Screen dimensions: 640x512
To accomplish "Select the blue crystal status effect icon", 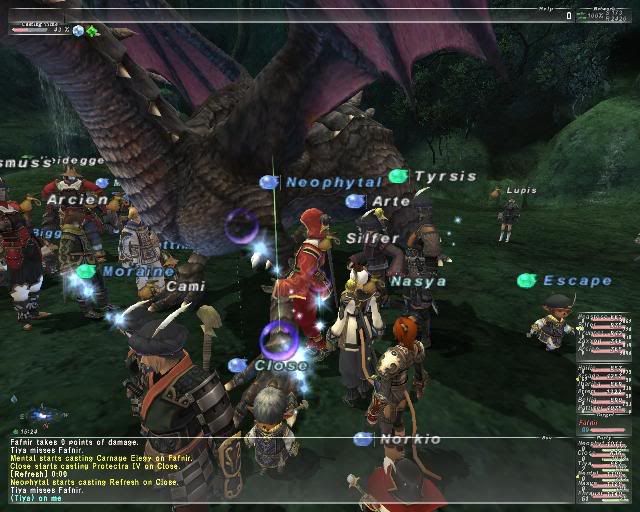I will coord(78,31).
